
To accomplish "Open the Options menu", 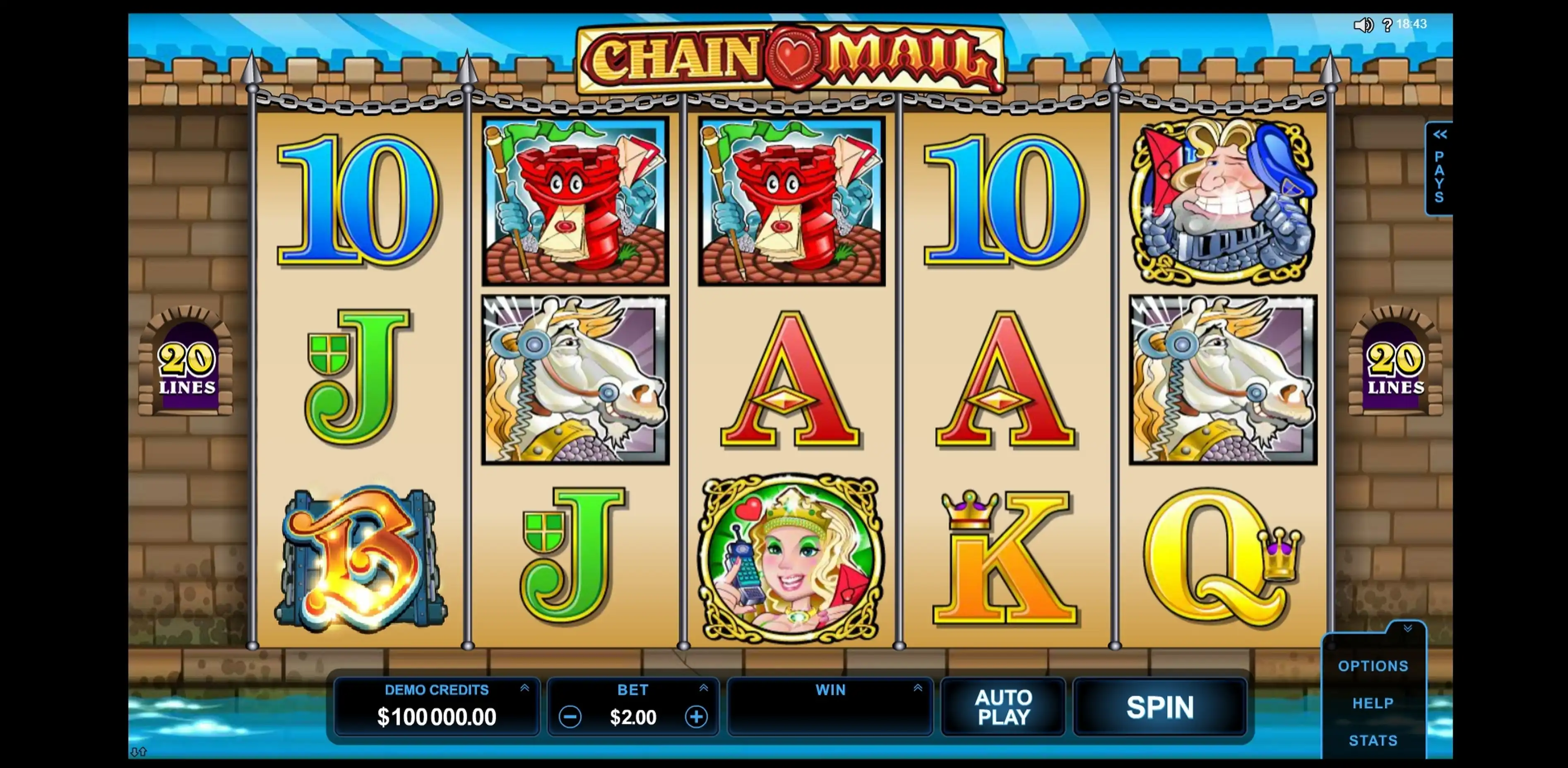I will pos(1373,666).
